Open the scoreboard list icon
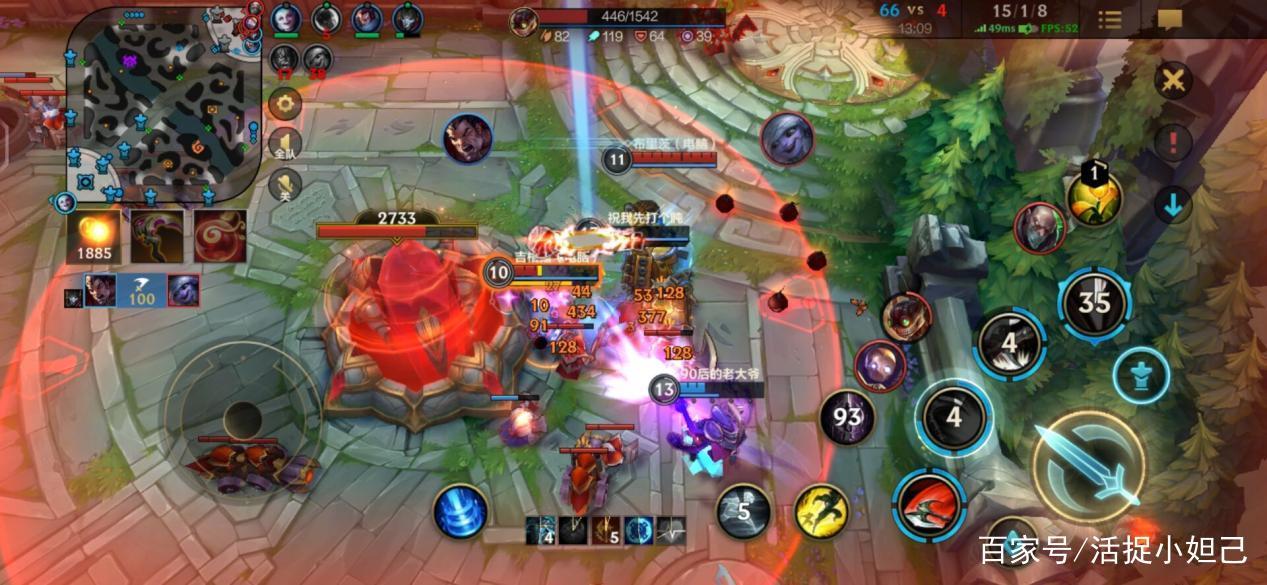The height and width of the screenshot is (585, 1267). pyautogui.click(x=1110, y=20)
